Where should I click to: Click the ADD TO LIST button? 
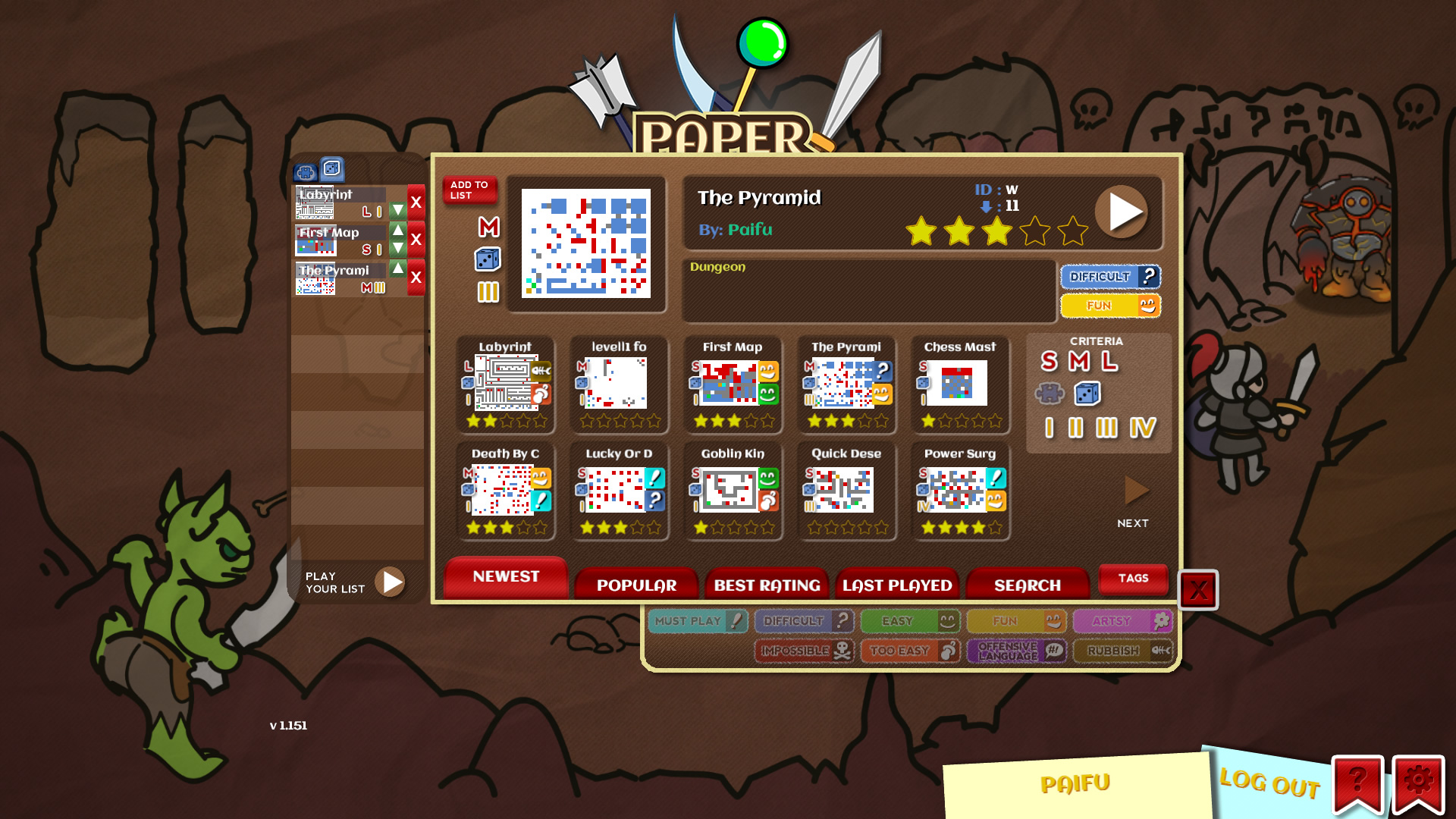tap(469, 190)
